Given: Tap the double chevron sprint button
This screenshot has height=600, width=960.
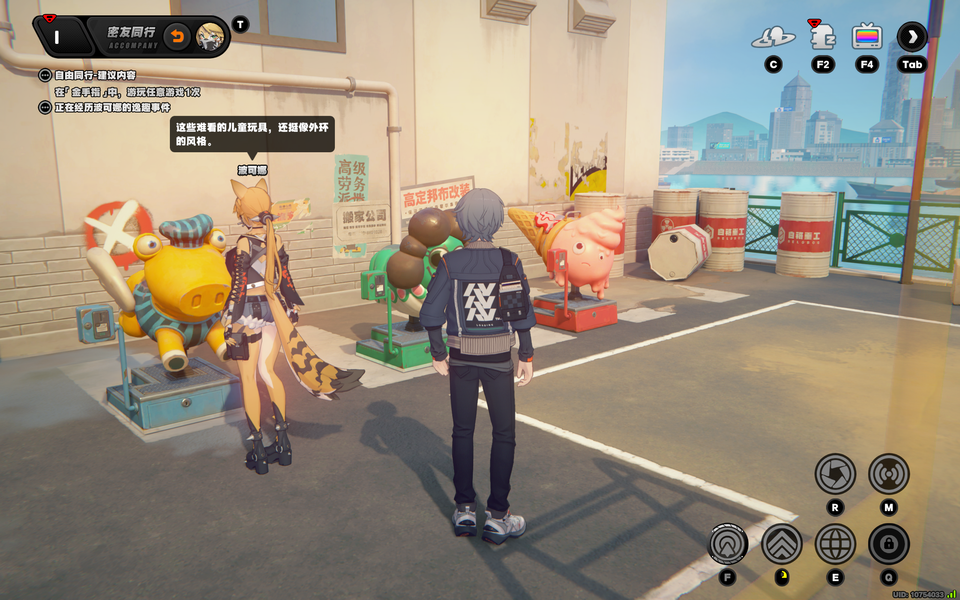Looking at the screenshot, I should pyautogui.click(x=781, y=544).
